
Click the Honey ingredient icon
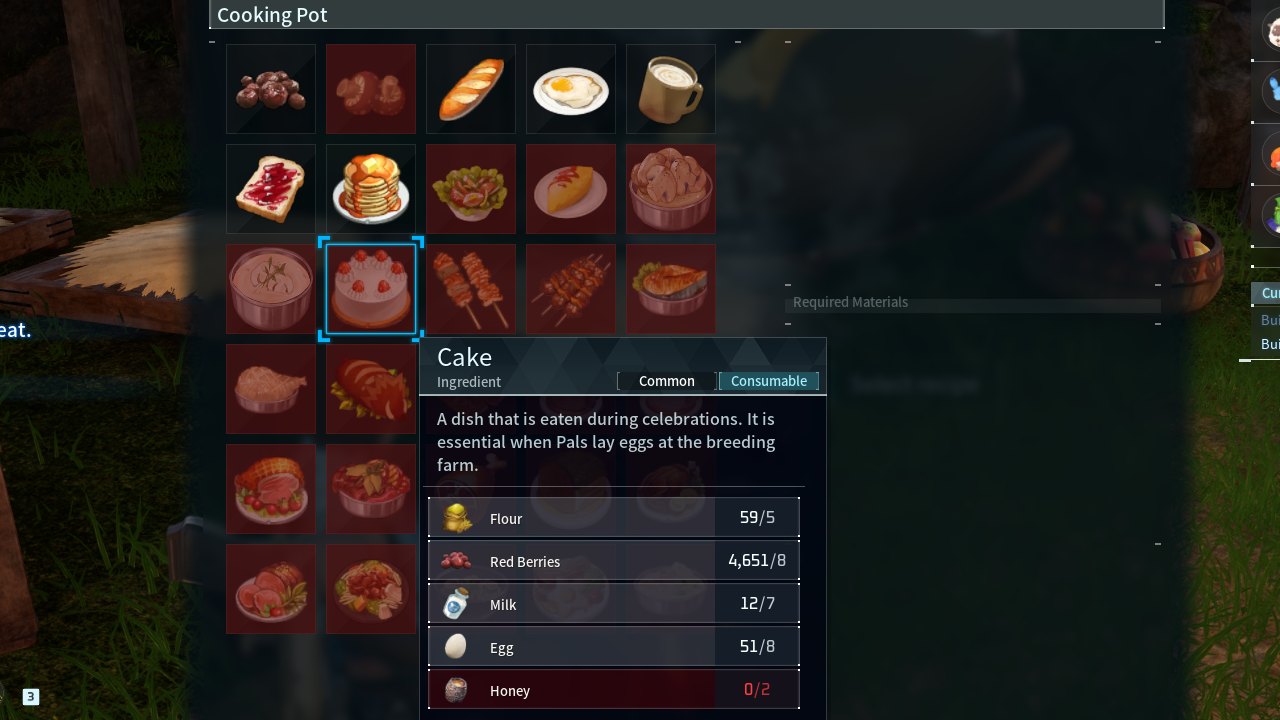coord(456,690)
